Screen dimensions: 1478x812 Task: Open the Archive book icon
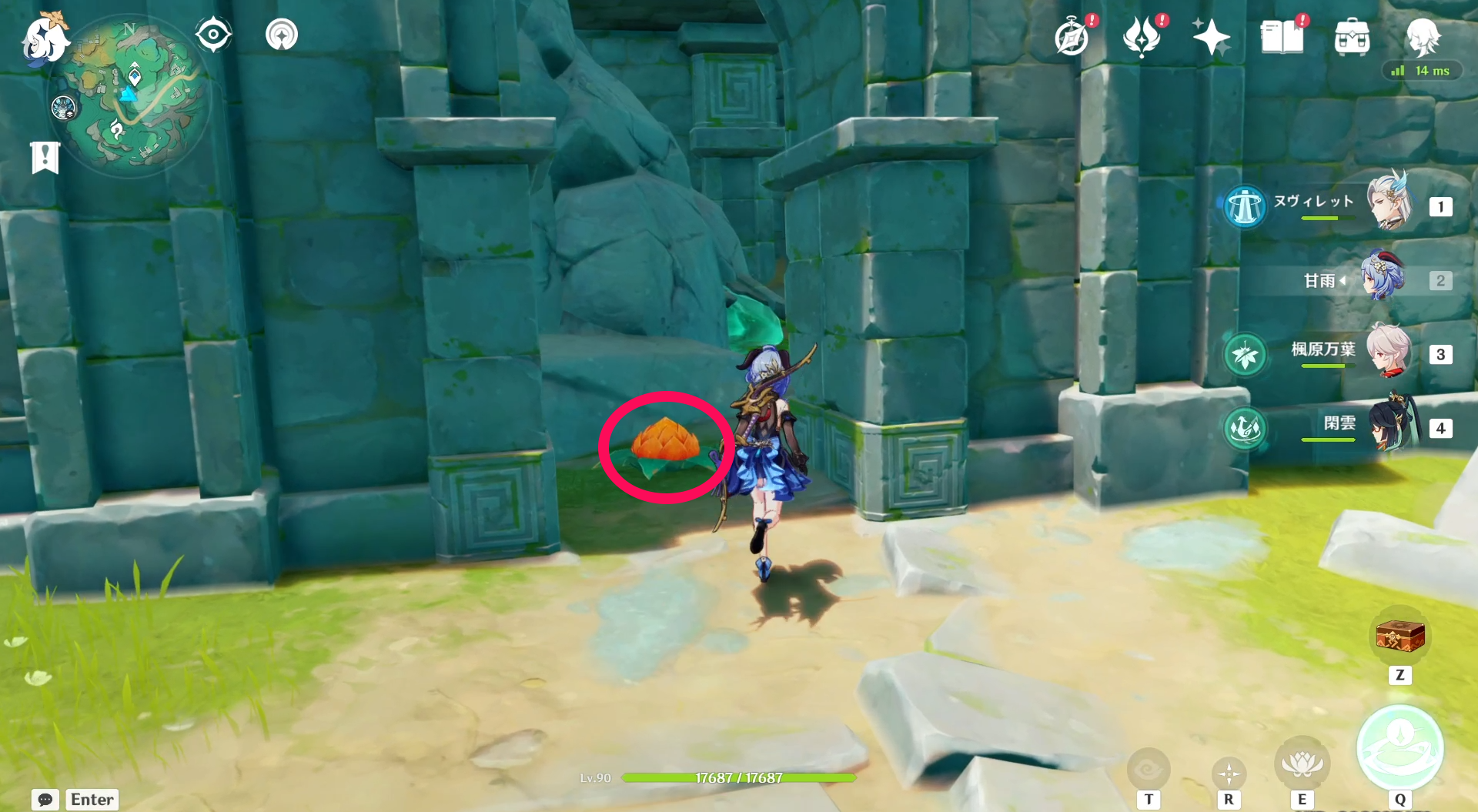[x=1280, y=35]
